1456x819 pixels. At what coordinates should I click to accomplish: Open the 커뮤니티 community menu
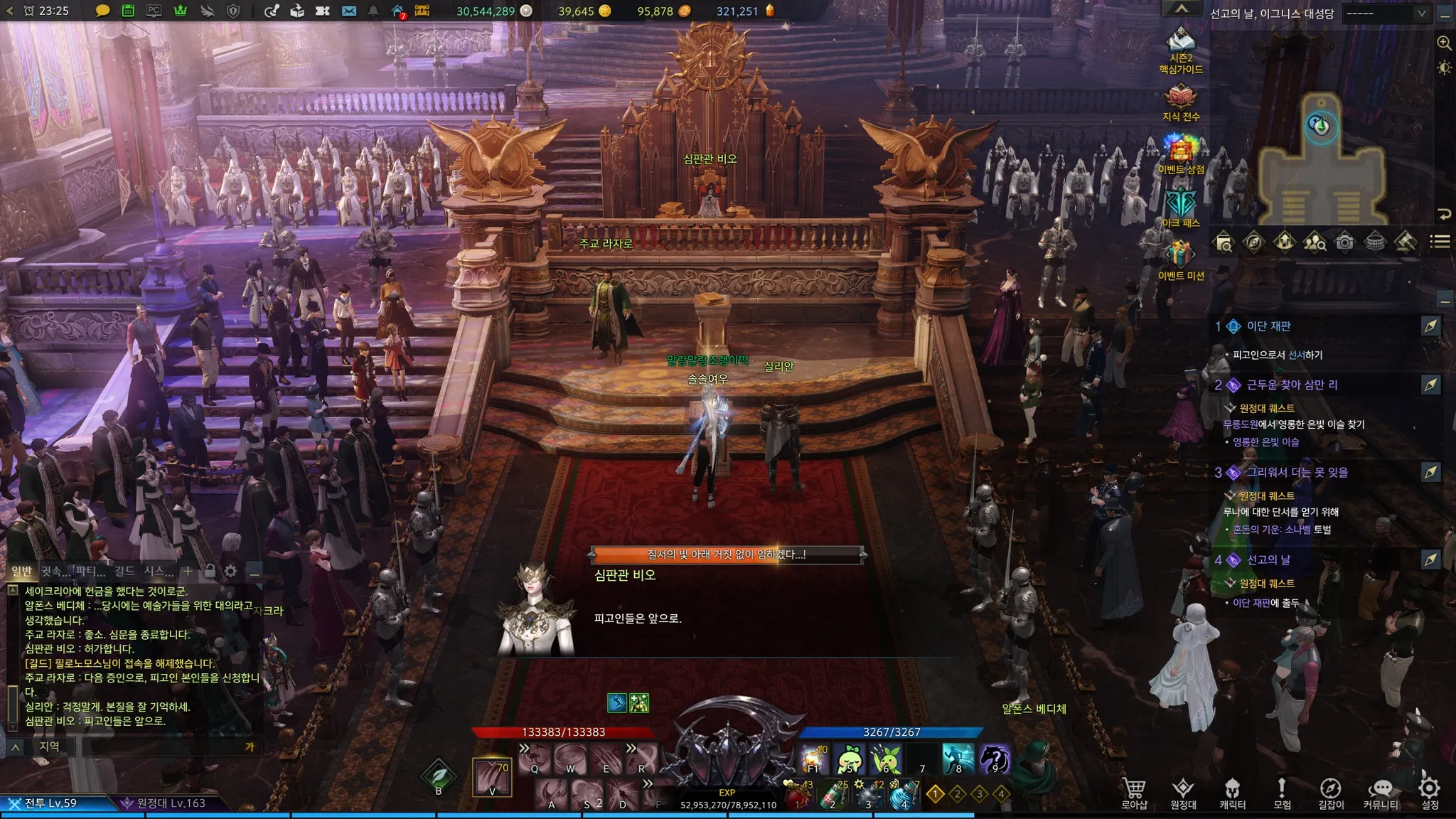[1381, 791]
